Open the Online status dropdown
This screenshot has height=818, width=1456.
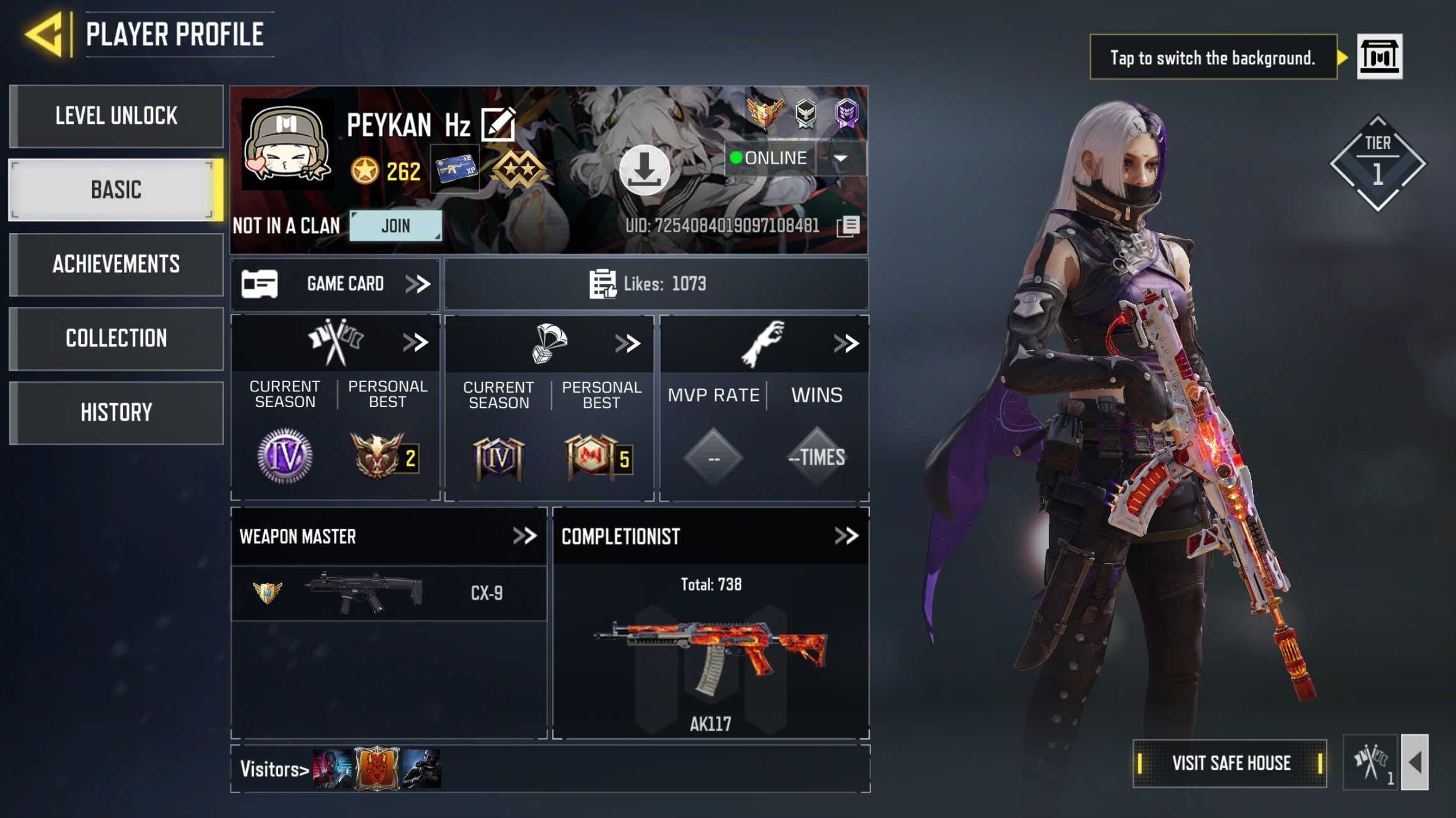[x=841, y=158]
